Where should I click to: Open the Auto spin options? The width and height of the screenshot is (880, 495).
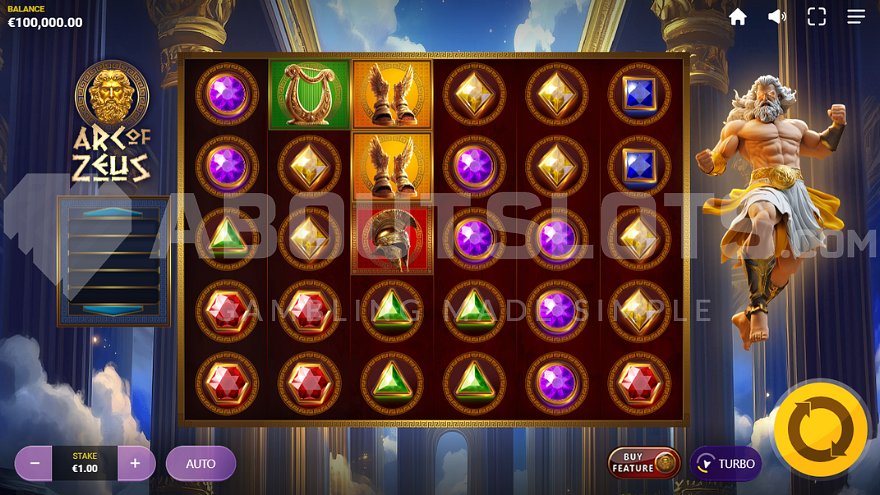click(201, 463)
